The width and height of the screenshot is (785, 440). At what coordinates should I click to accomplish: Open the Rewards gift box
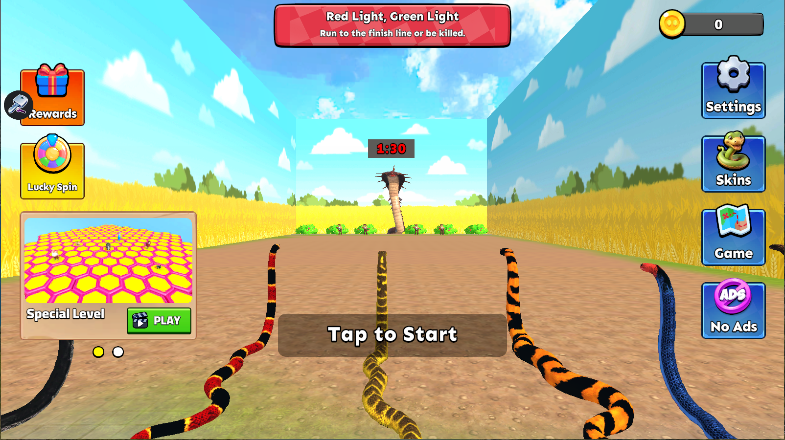coord(54,95)
